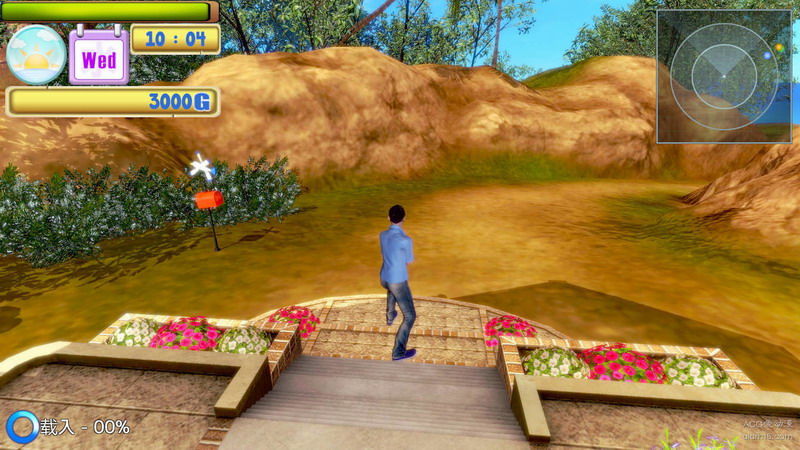The image size is (800, 450).
Task: Click the sunny weather icon
Action: (36, 55)
